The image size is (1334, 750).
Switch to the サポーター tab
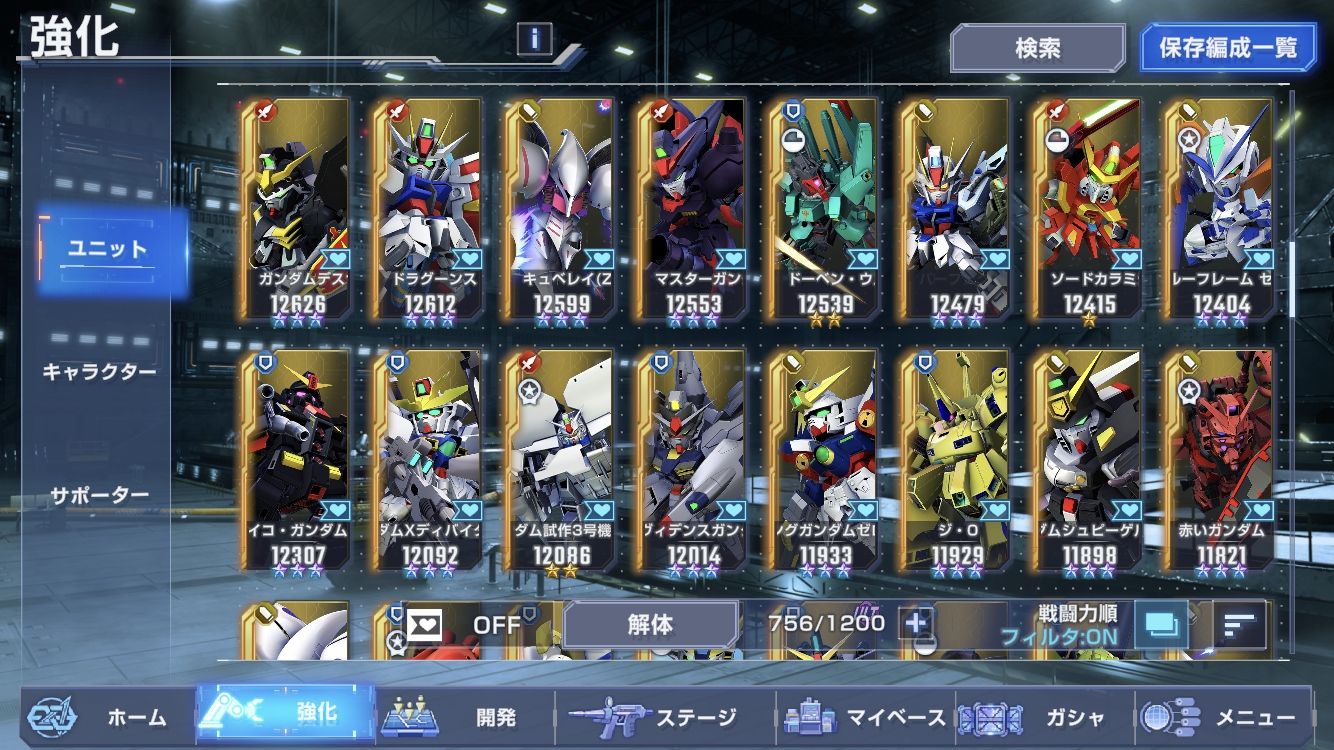(99, 495)
